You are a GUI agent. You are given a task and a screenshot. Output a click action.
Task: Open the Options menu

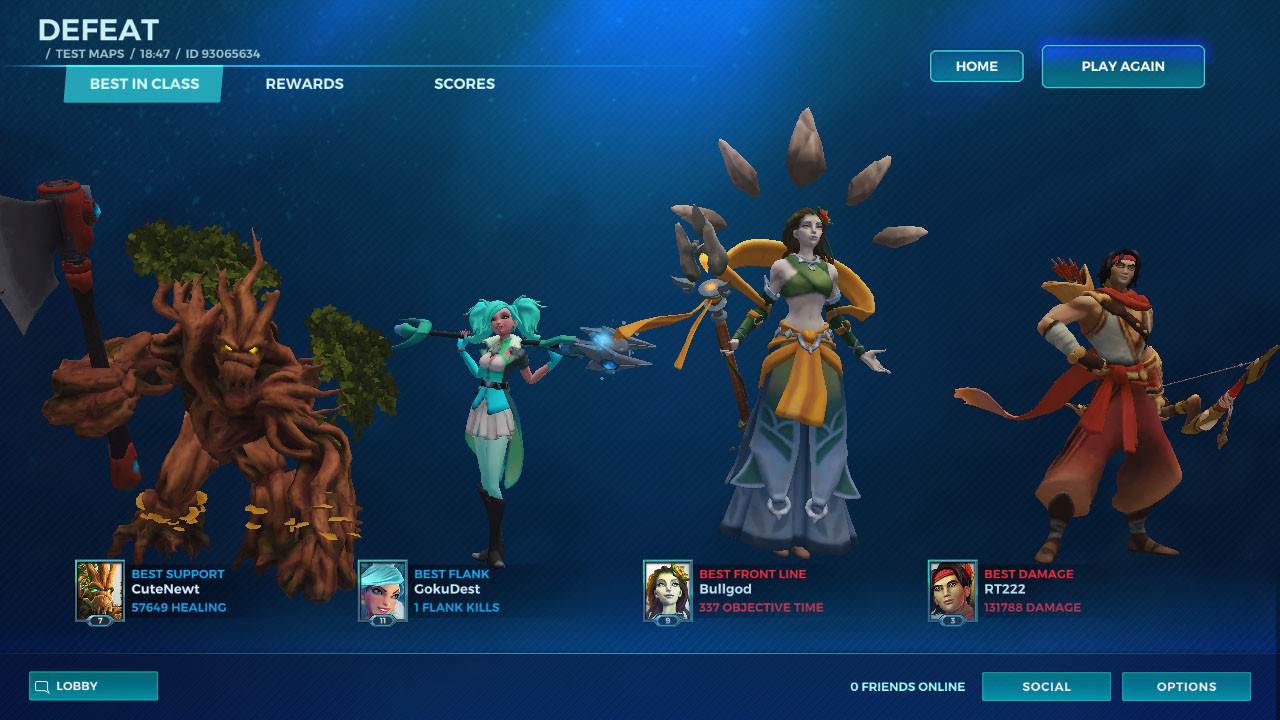[x=1186, y=687]
